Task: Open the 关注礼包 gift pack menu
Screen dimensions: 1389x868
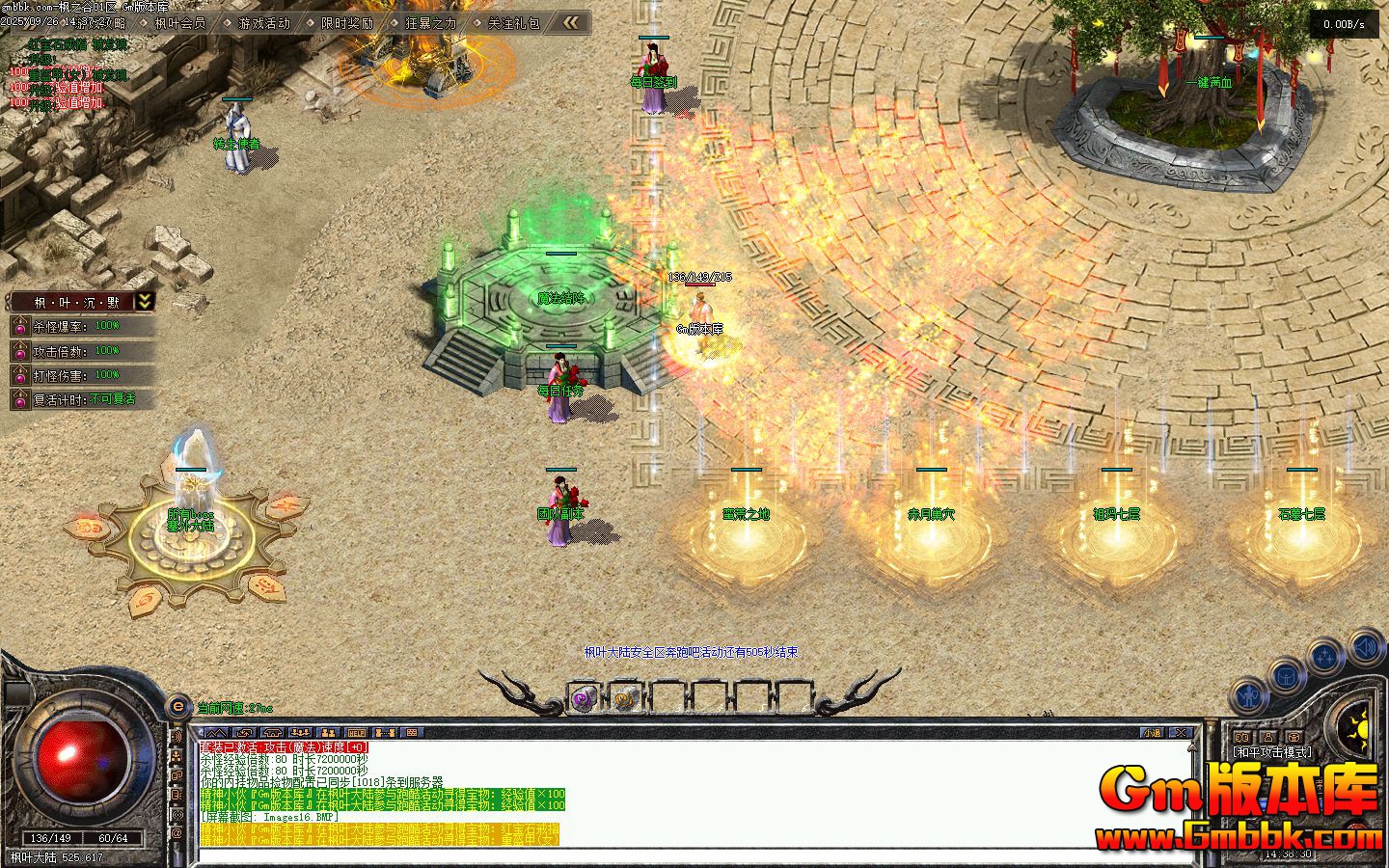Action: pyautogui.click(x=513, y=23)
